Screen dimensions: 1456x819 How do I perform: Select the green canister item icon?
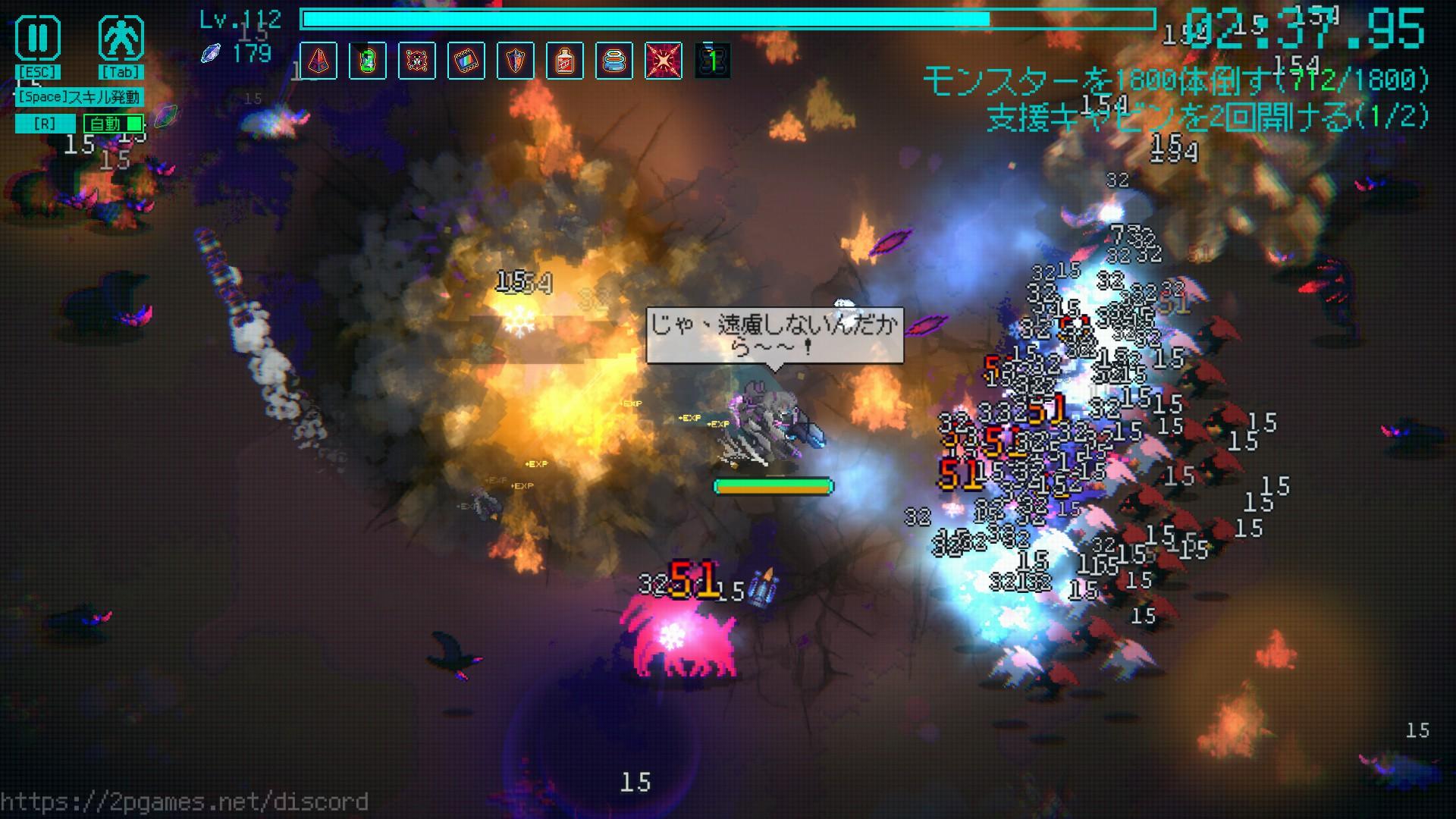point(368,61)
